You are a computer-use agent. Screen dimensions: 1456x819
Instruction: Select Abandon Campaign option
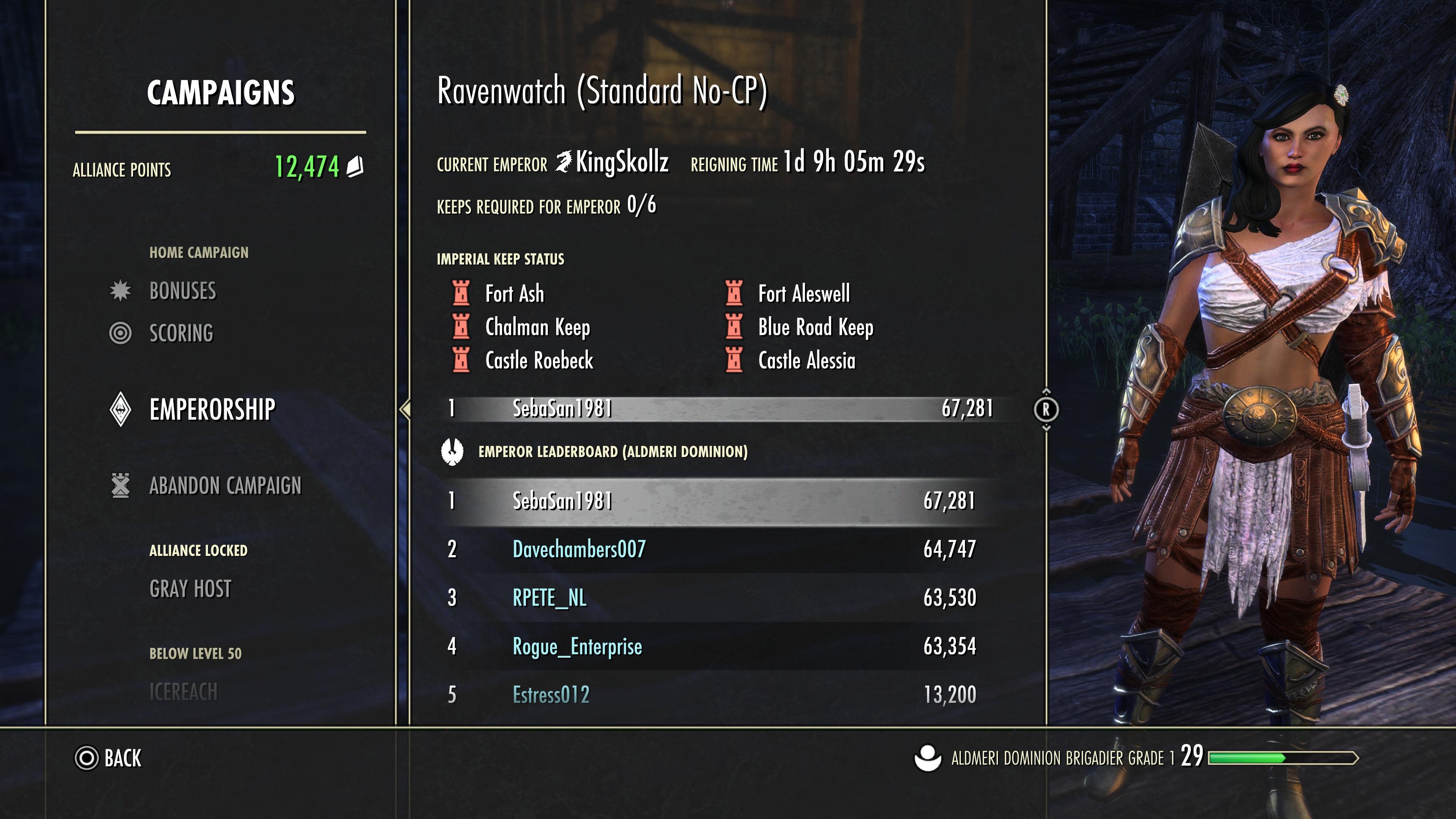pos(225,485)
